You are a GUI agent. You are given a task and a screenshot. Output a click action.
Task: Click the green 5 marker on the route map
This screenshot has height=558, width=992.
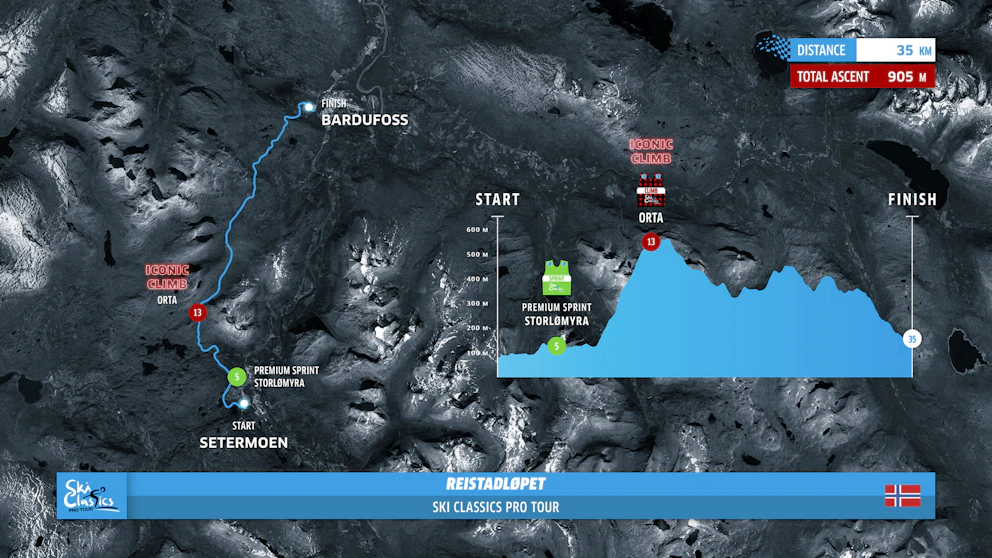coord(236,377)
